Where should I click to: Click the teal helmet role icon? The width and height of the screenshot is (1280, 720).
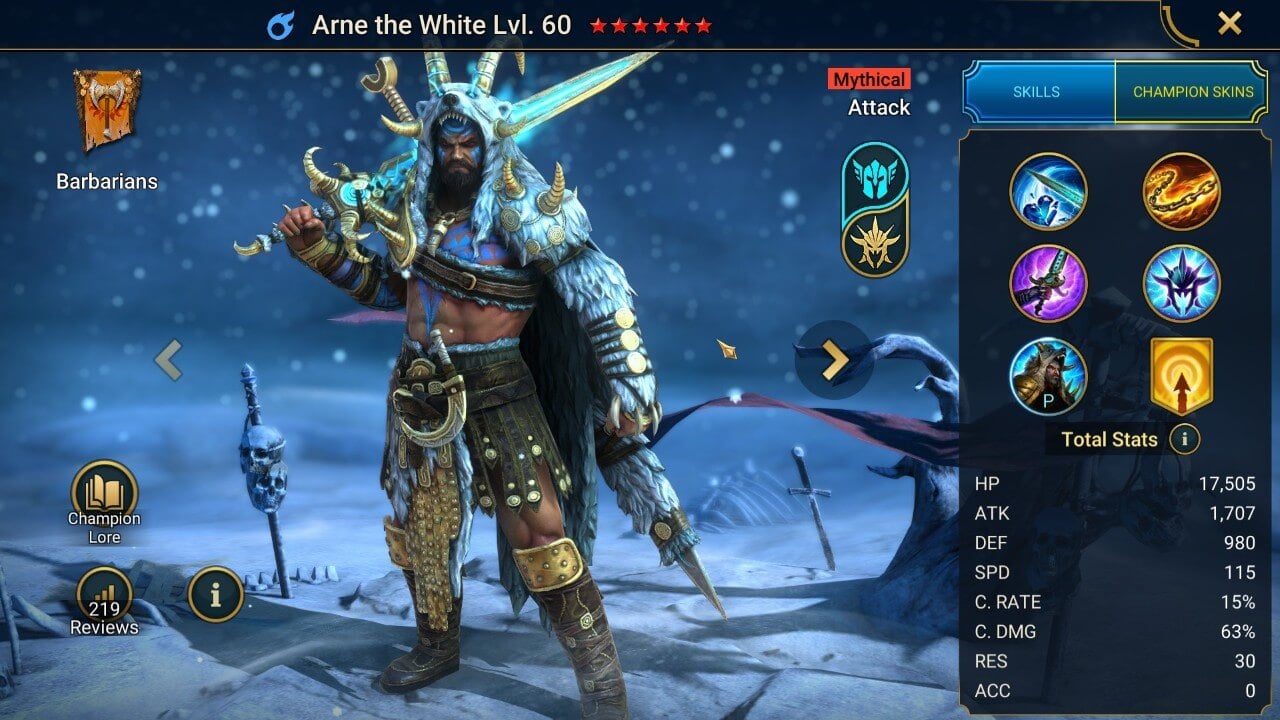click(875, 176)
